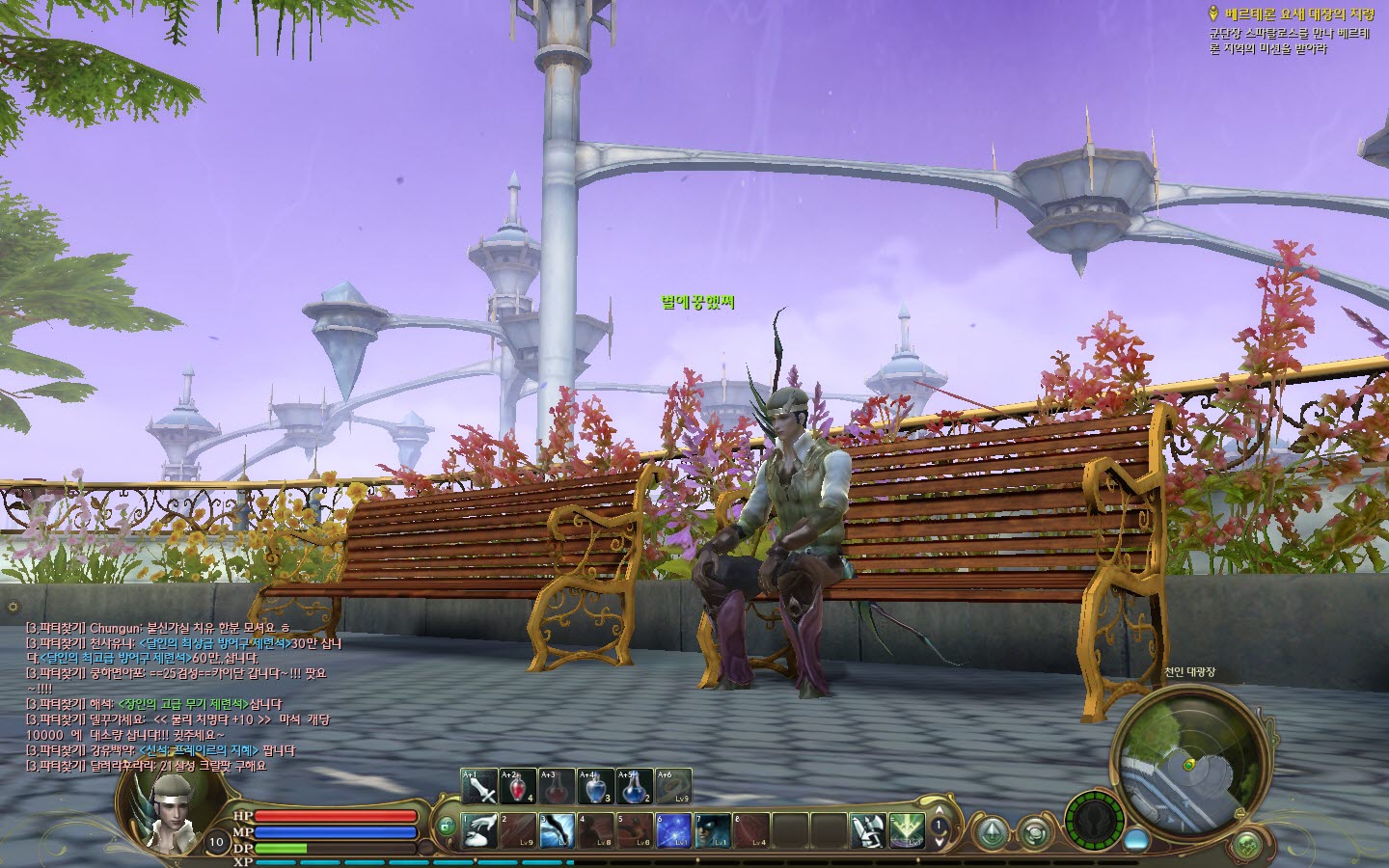
Task: Click the blue orb beside the wings gauge
Action: coord(1136,838)
